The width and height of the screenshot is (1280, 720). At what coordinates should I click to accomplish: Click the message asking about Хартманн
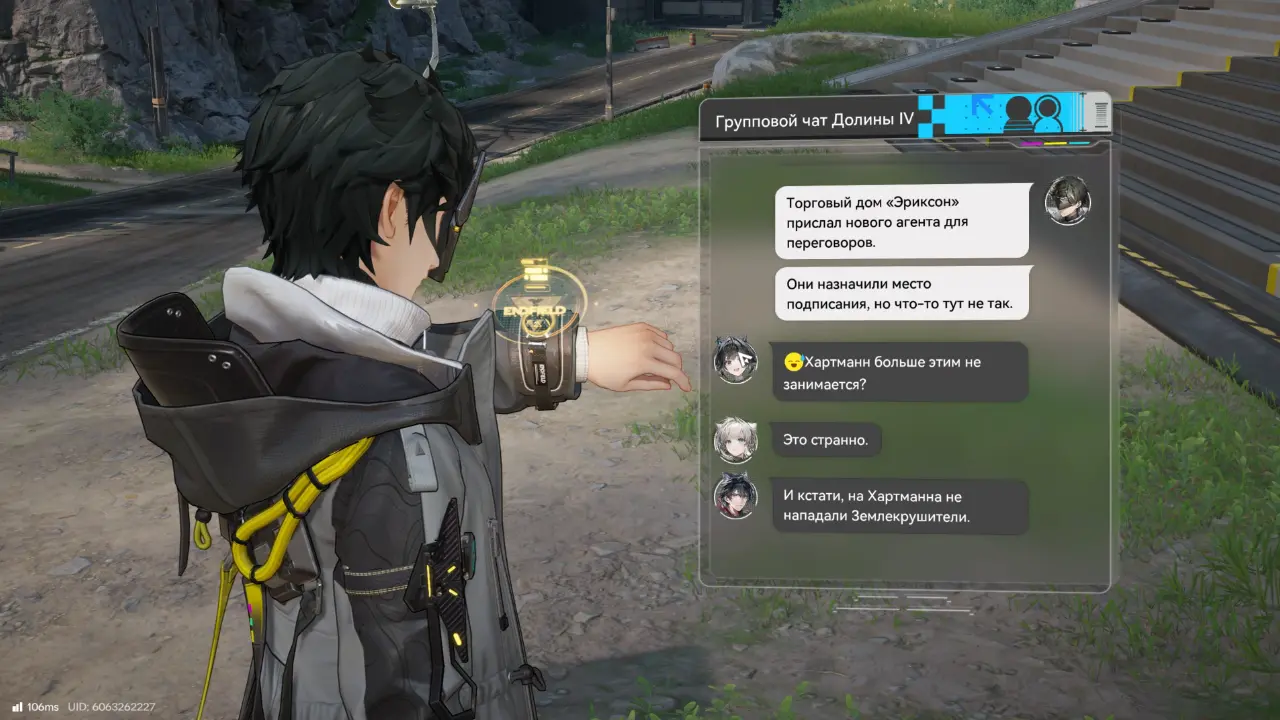[899, 372]
